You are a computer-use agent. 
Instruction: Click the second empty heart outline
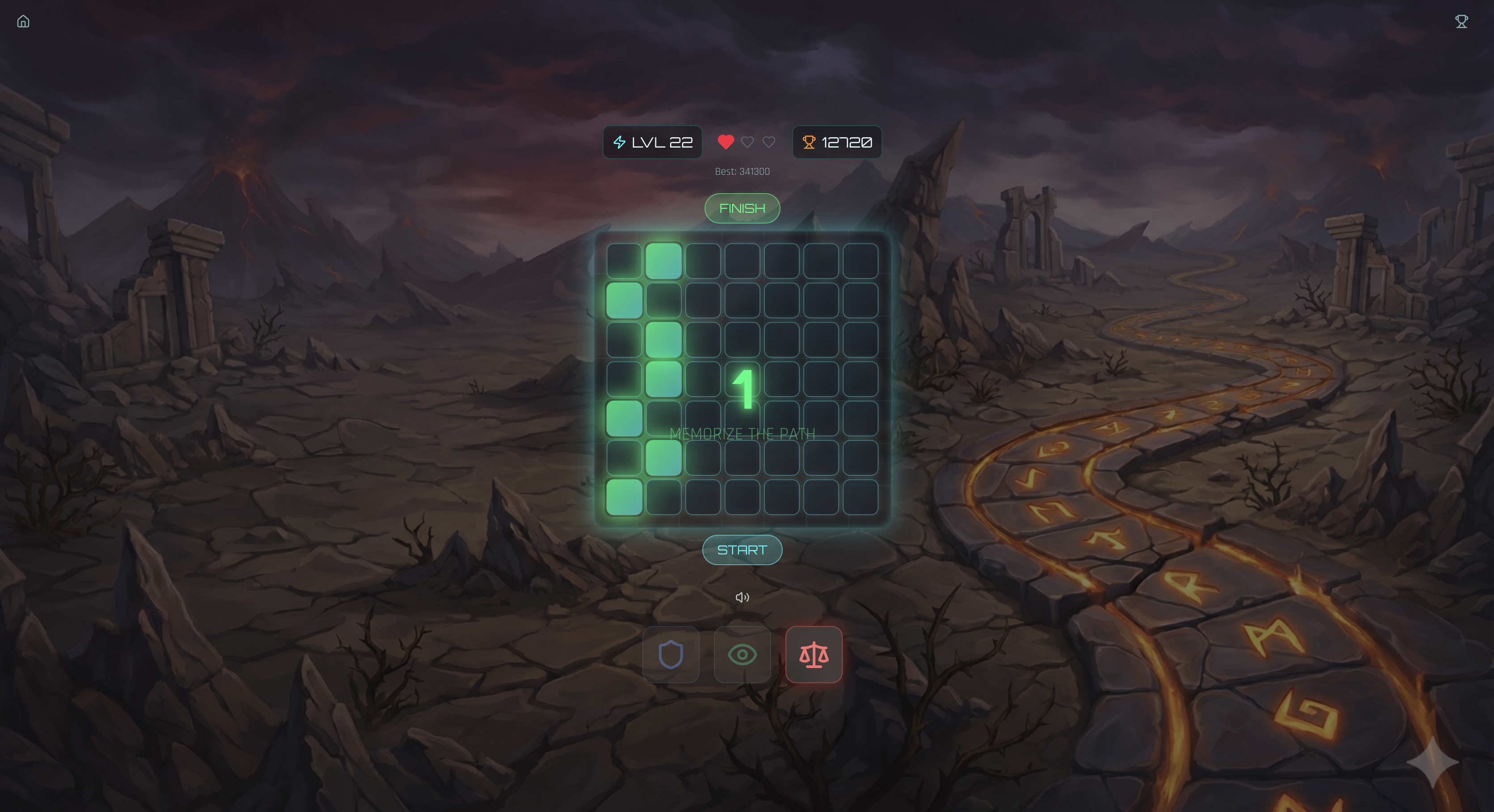pos(768,142)
